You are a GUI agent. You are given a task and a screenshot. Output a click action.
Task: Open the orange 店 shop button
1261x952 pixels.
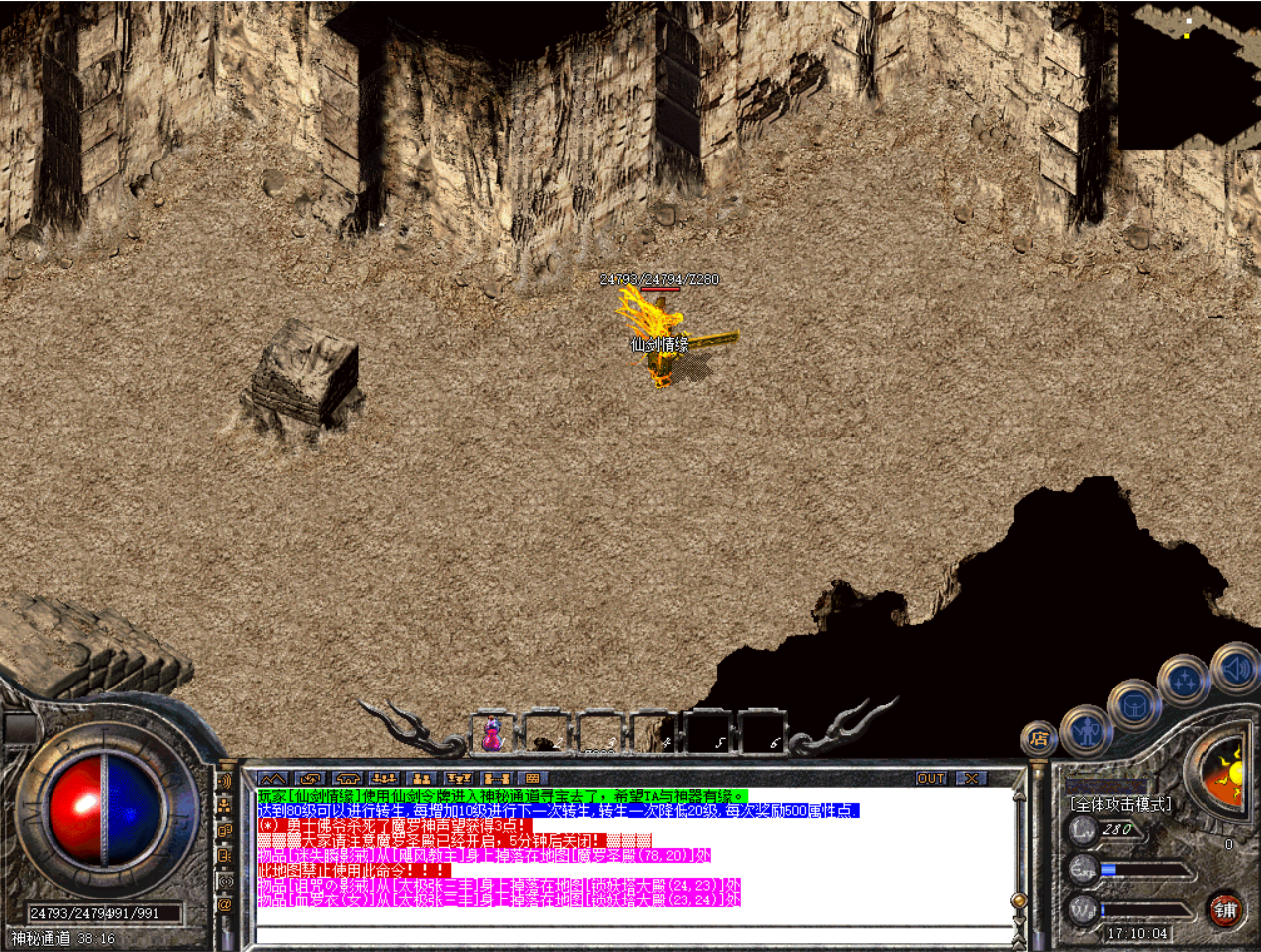1038,738
